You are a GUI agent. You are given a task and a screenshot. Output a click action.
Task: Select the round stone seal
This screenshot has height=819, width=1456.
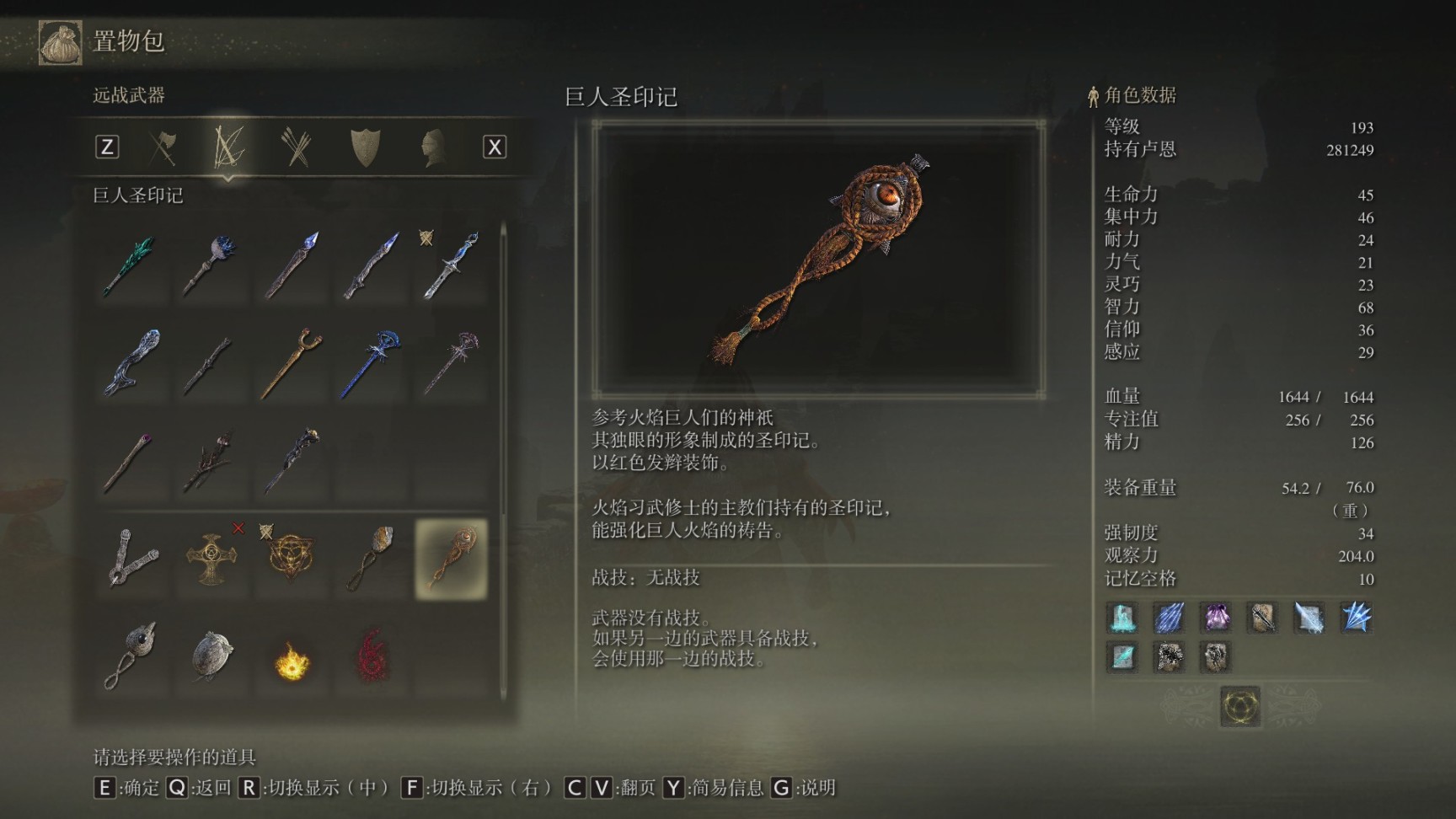point(210,656)
